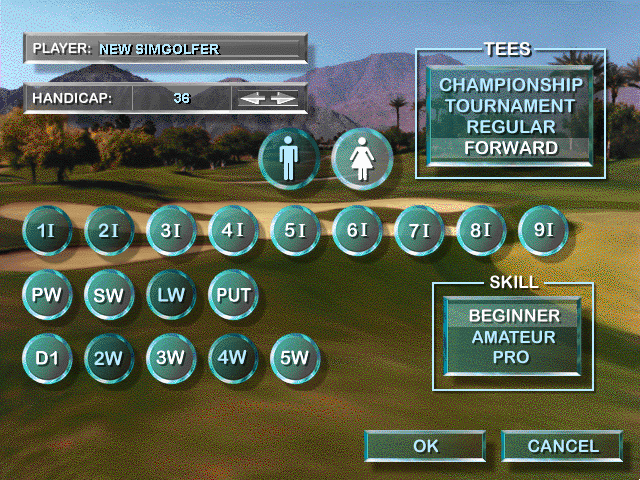The image size is (640, 480).
Task: Choose the Tournament tees
Action: click(x=510, y=106)
